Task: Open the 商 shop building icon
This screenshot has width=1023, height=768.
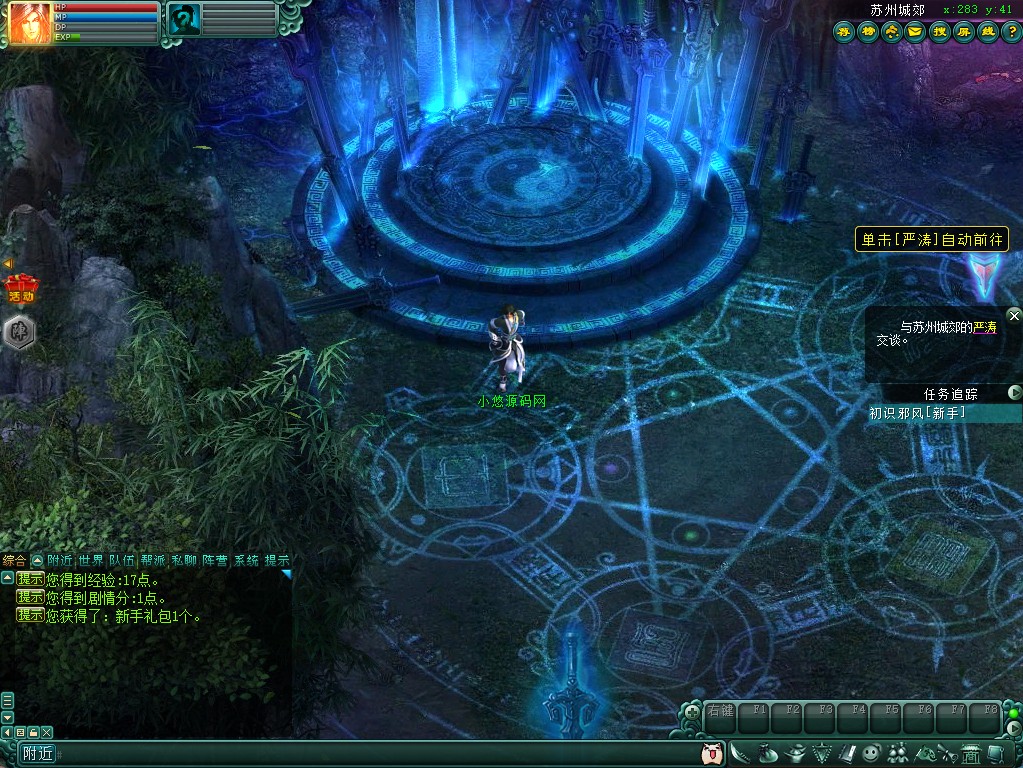Action: (x=971, y=753)
